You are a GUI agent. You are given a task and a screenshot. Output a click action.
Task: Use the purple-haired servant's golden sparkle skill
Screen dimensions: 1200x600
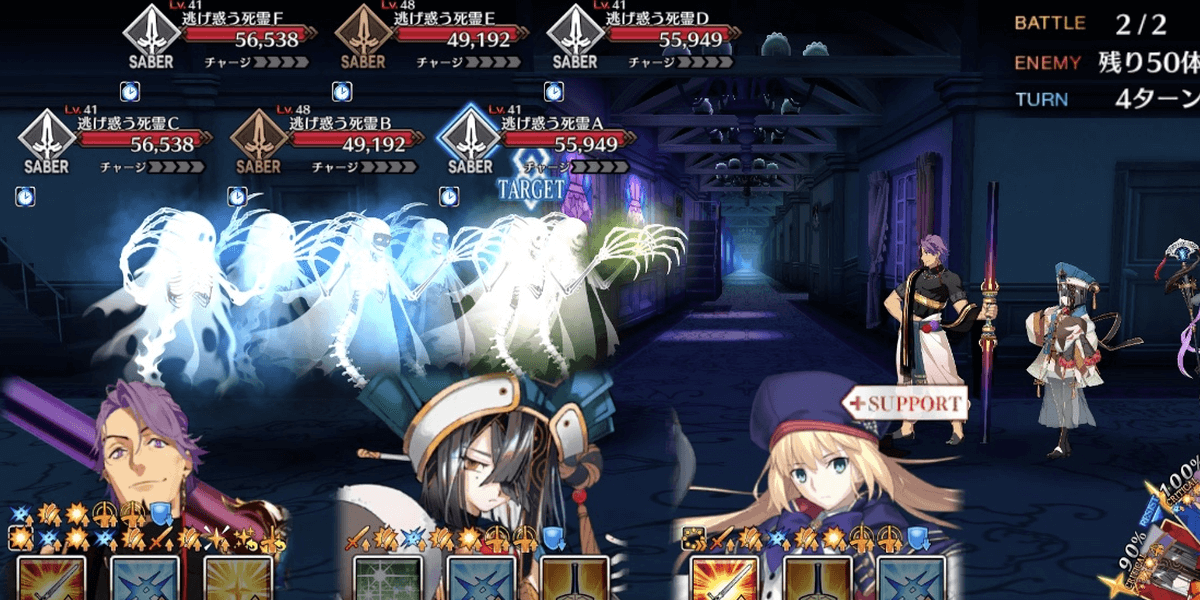tap(238, 580)
